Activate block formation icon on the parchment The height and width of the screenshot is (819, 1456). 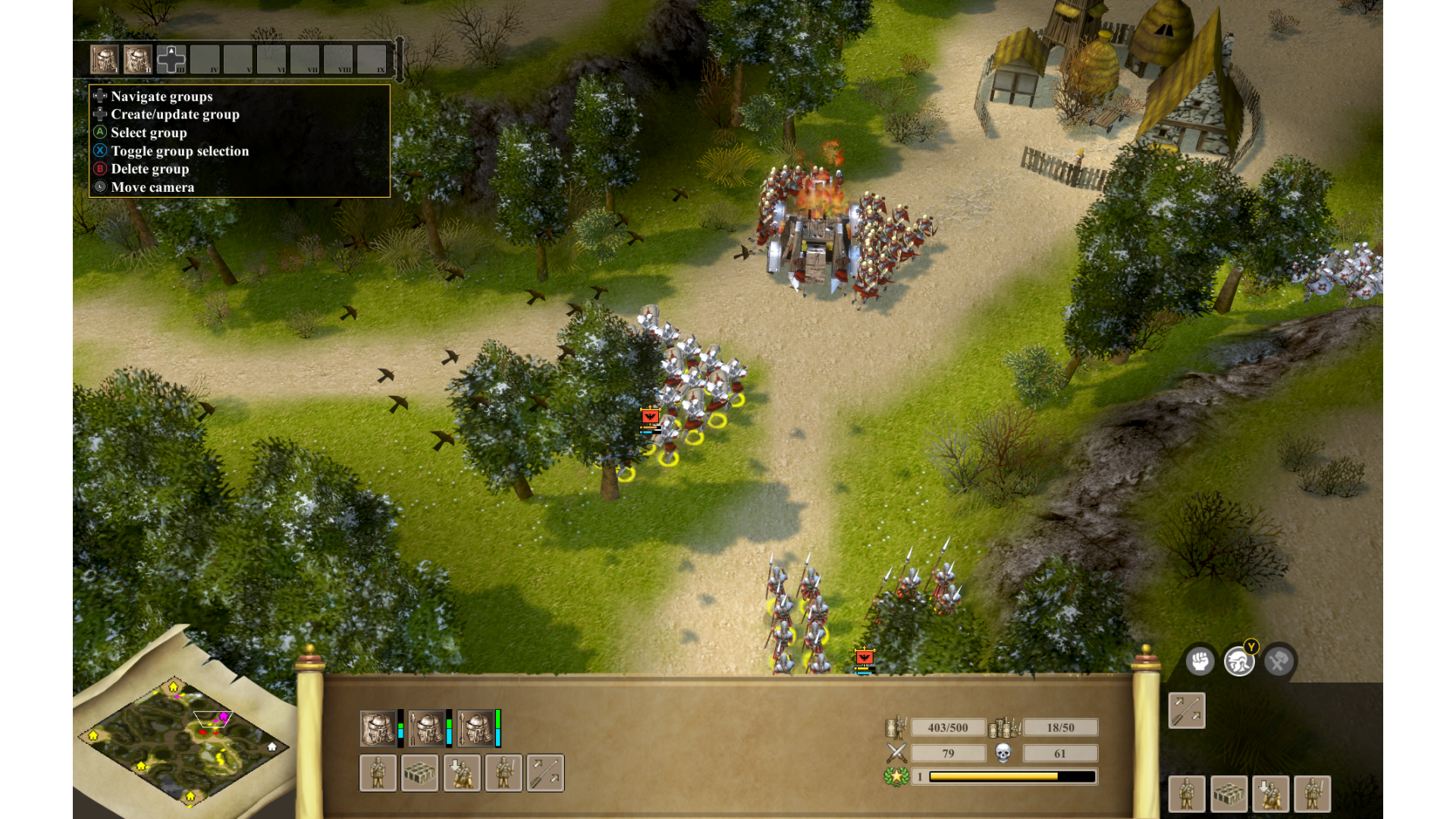click(x=419, y=773)
